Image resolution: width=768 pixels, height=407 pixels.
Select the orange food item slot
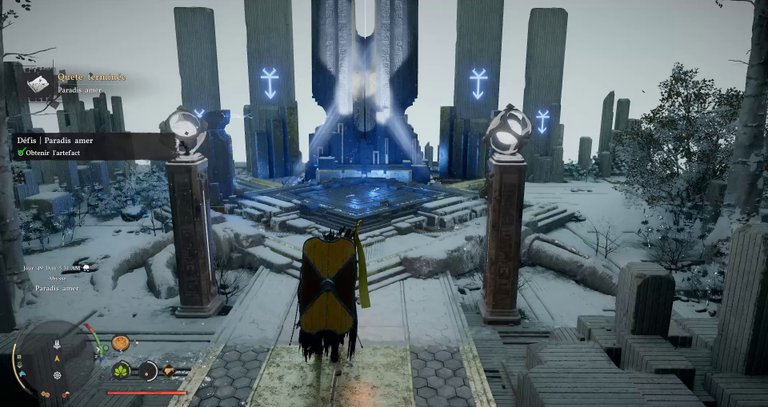(120, 343)
